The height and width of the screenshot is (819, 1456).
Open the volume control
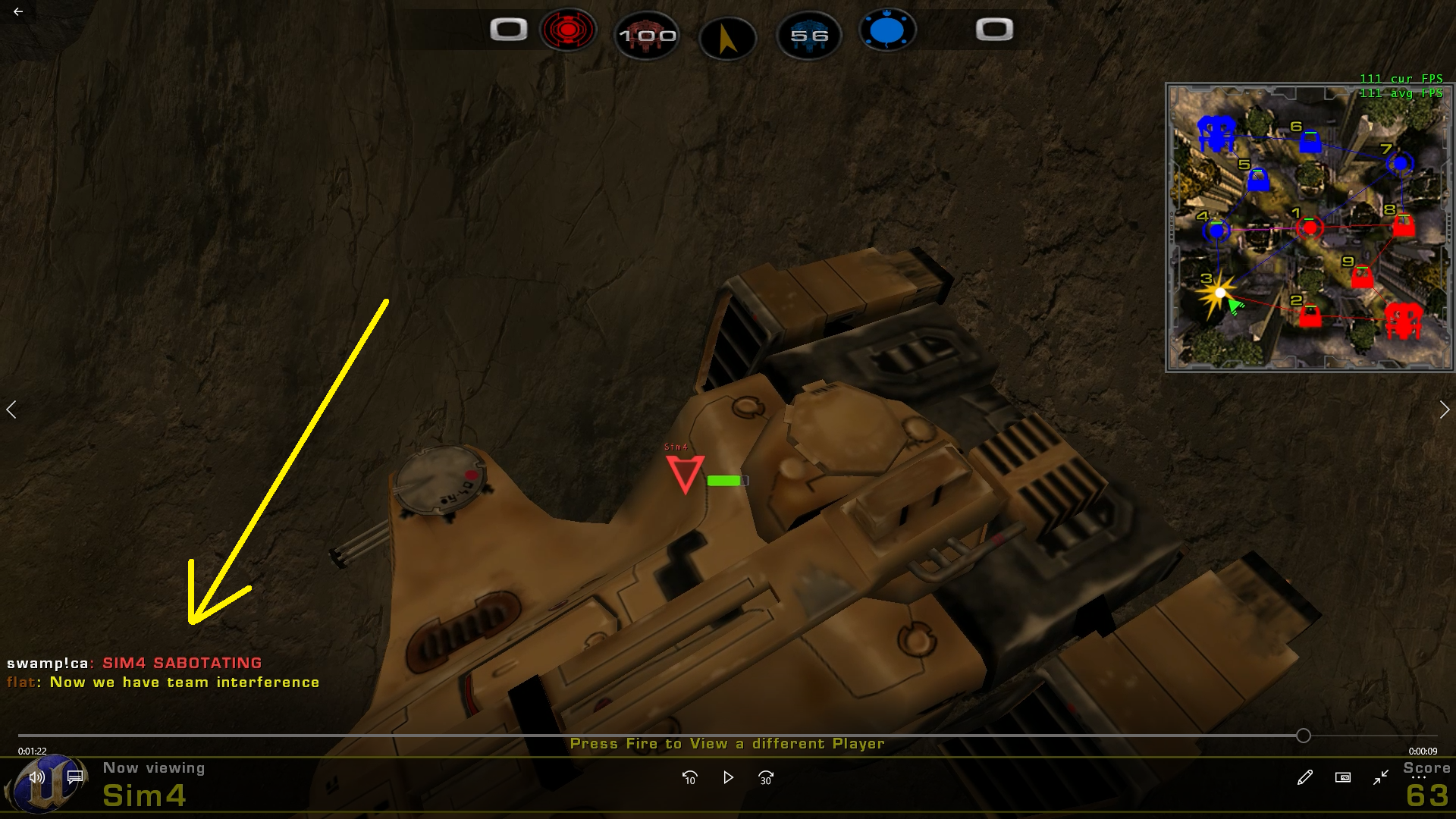36,777
